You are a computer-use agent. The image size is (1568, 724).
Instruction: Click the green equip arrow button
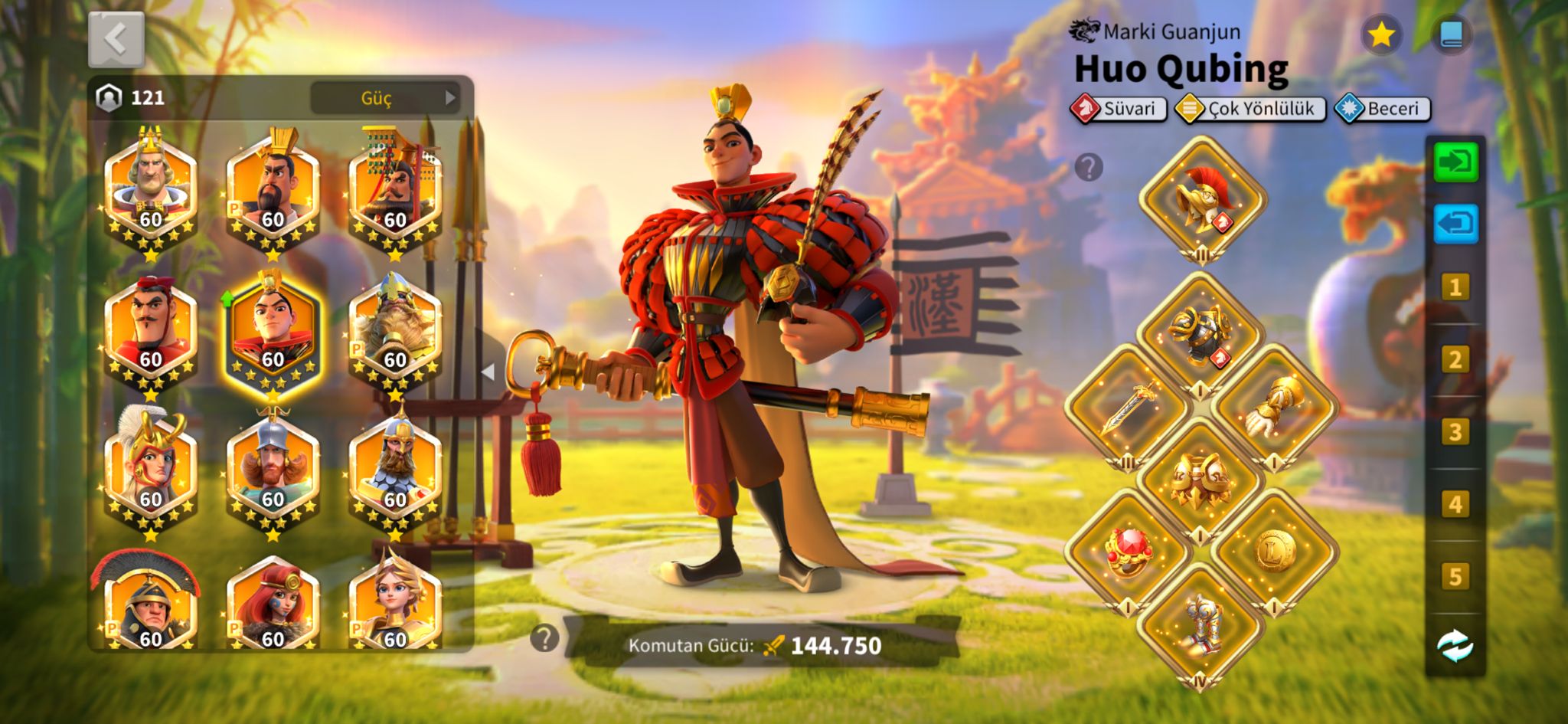click(1455, 162)
